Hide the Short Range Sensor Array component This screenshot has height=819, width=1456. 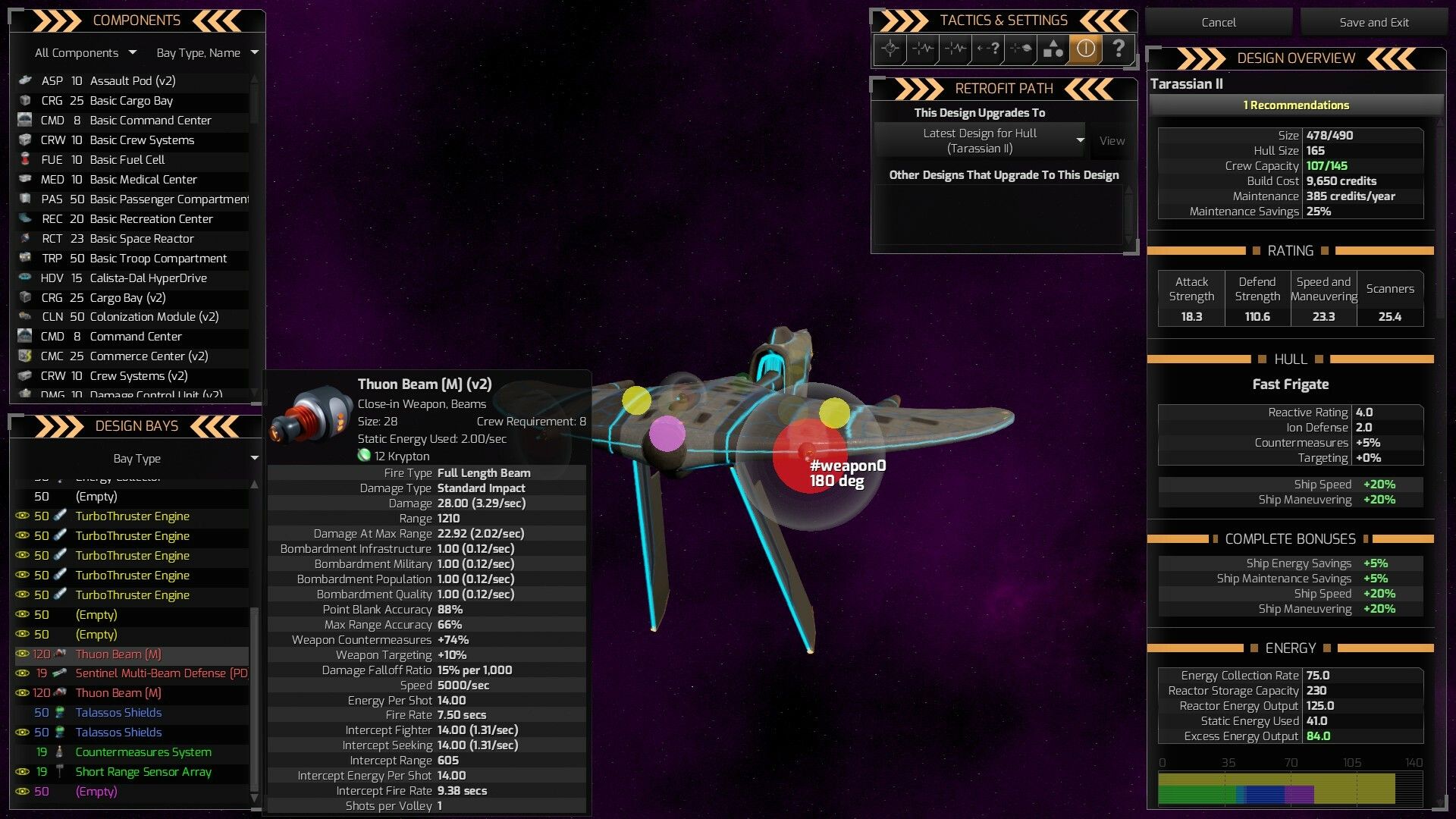22,771
